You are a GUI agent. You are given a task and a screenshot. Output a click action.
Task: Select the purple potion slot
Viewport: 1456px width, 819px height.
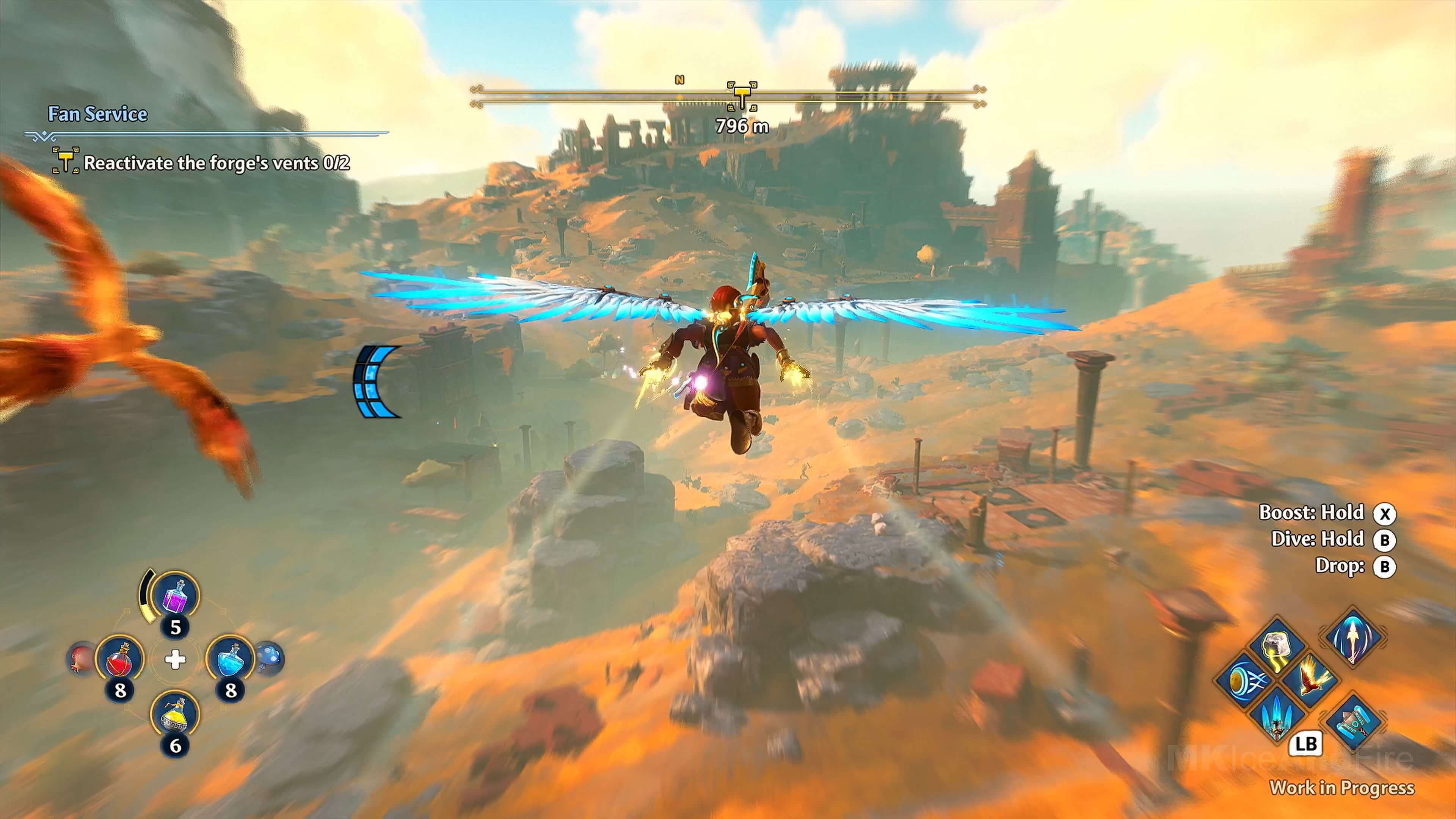click(176, 596)
